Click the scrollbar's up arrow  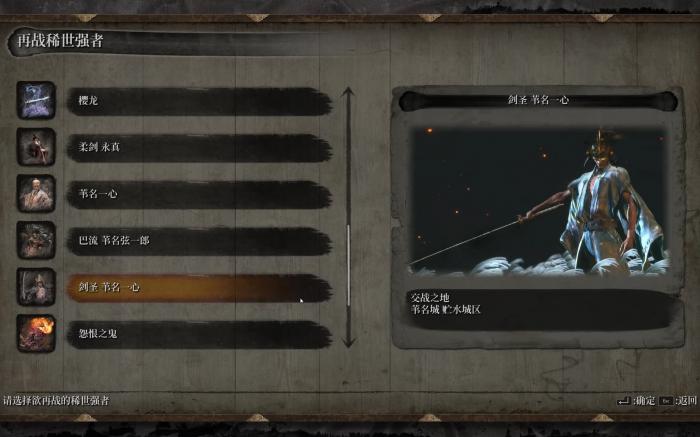348,92
